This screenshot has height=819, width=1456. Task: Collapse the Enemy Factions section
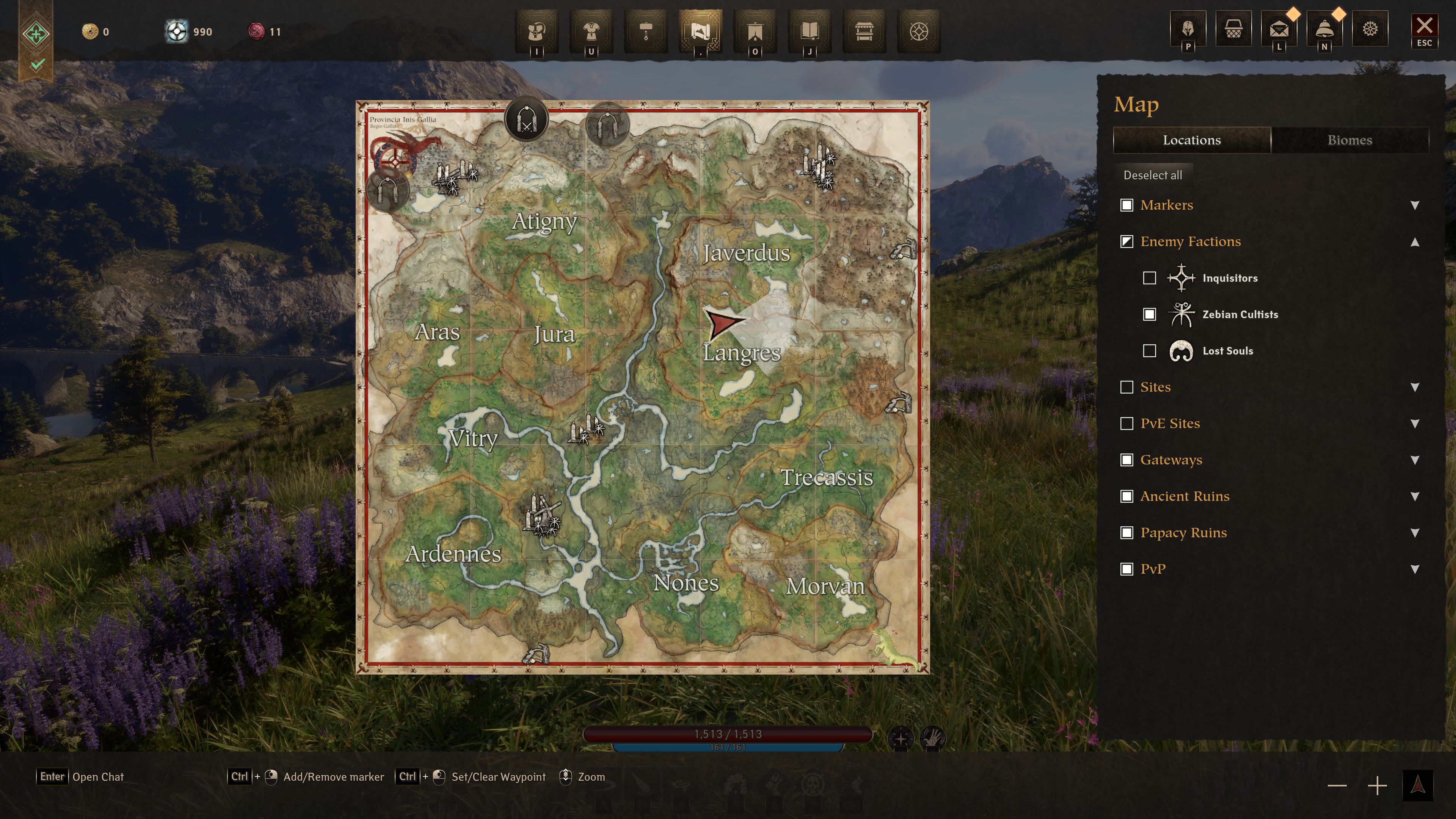tap(1415, 242)
